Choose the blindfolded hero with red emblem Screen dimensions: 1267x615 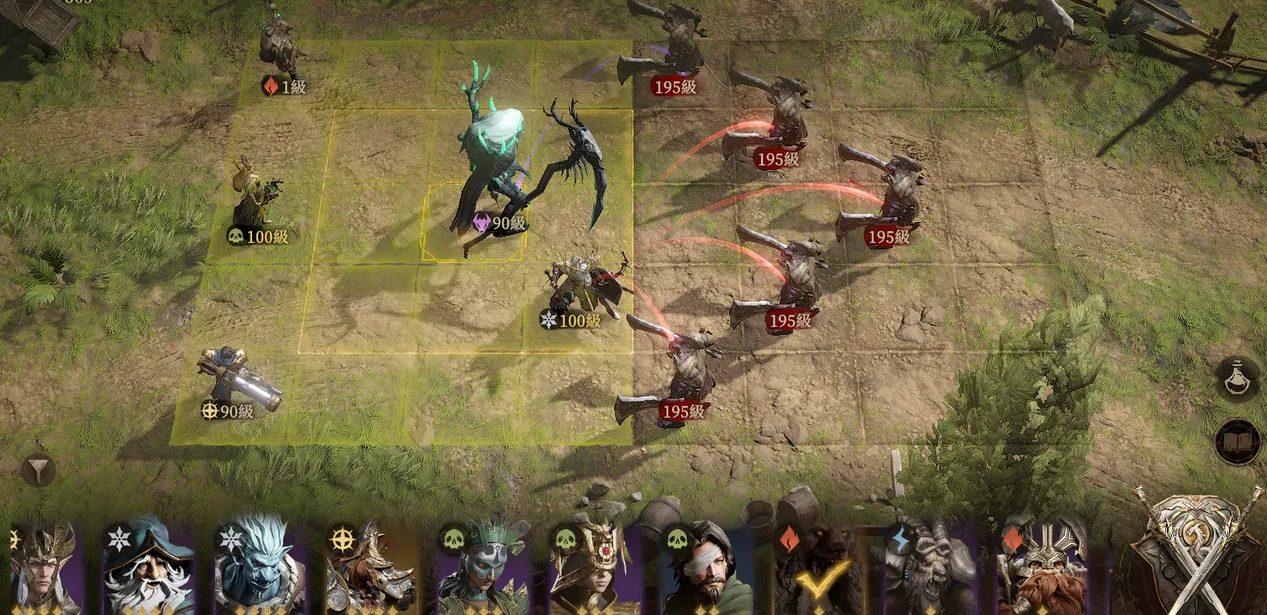(x=594, y=568)
